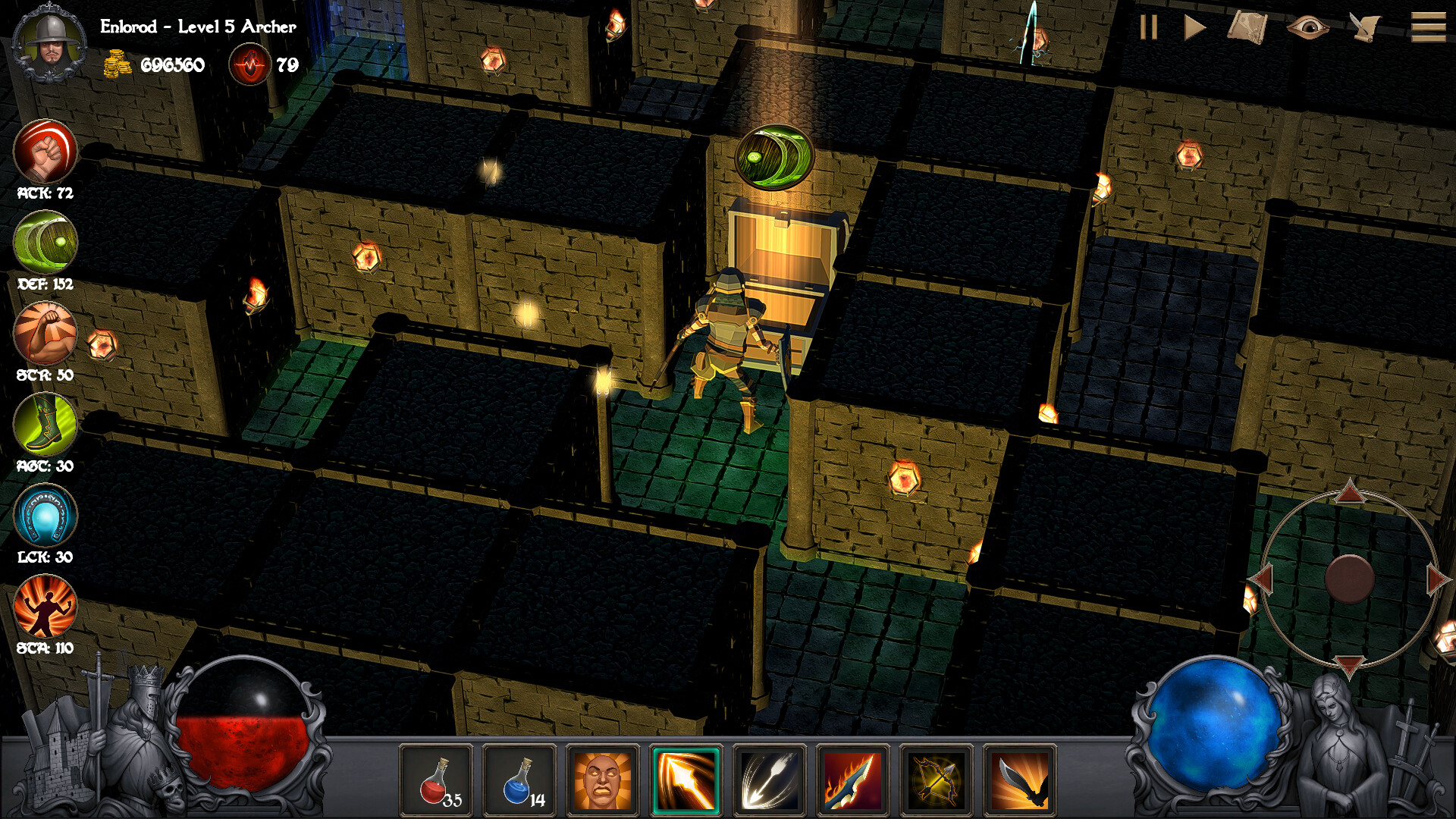Click the ATK stat icon
The image size is (1456, 819).
point(45,151)
